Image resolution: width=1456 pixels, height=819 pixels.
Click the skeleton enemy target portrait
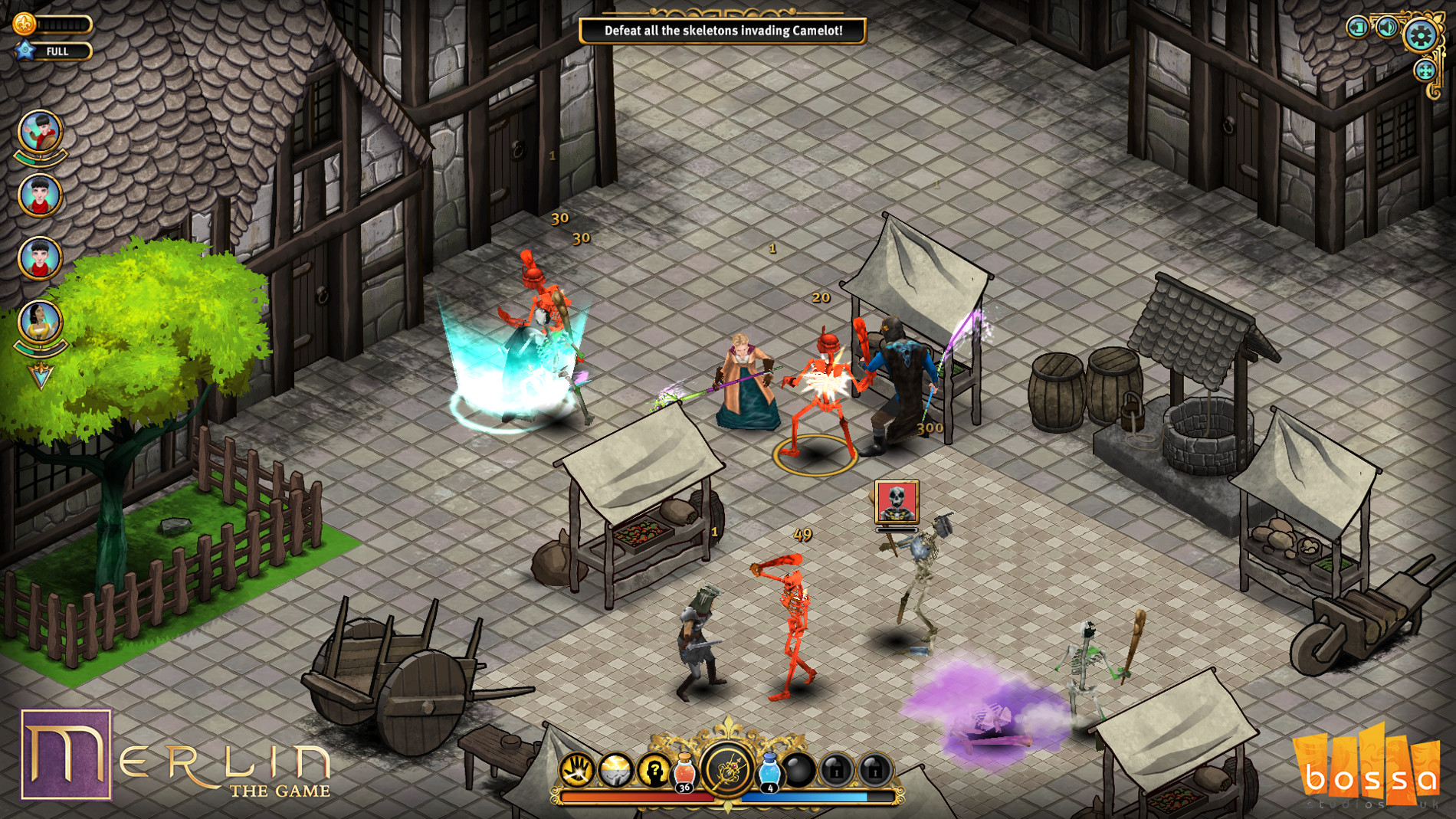coord(896,503)
